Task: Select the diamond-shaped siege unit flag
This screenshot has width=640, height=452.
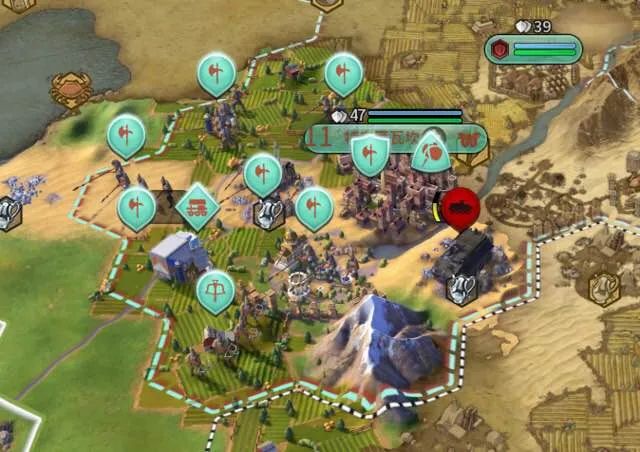Action: (197, 207)
